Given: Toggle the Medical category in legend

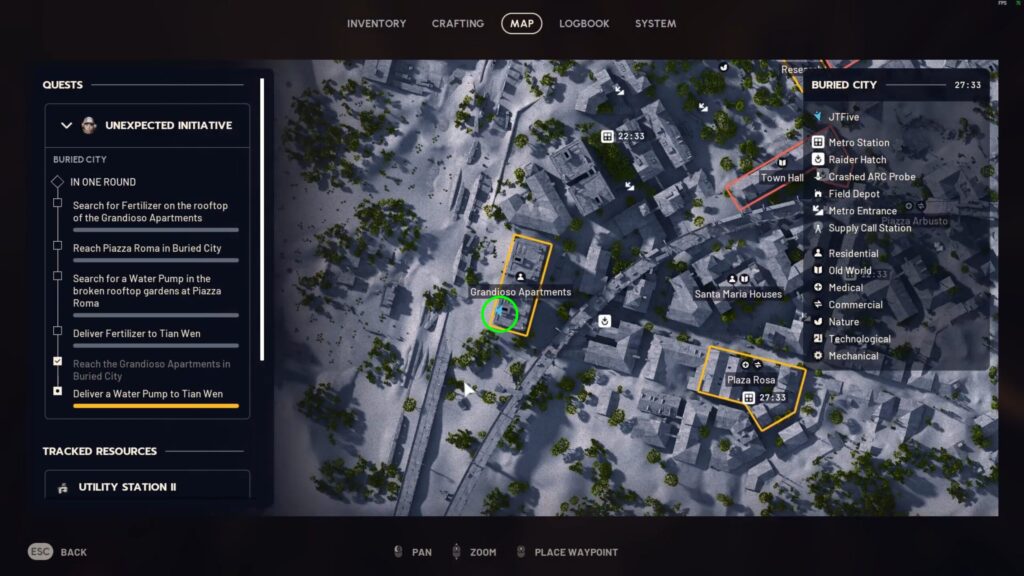Looking at the screenshot, I should (845, 288).
